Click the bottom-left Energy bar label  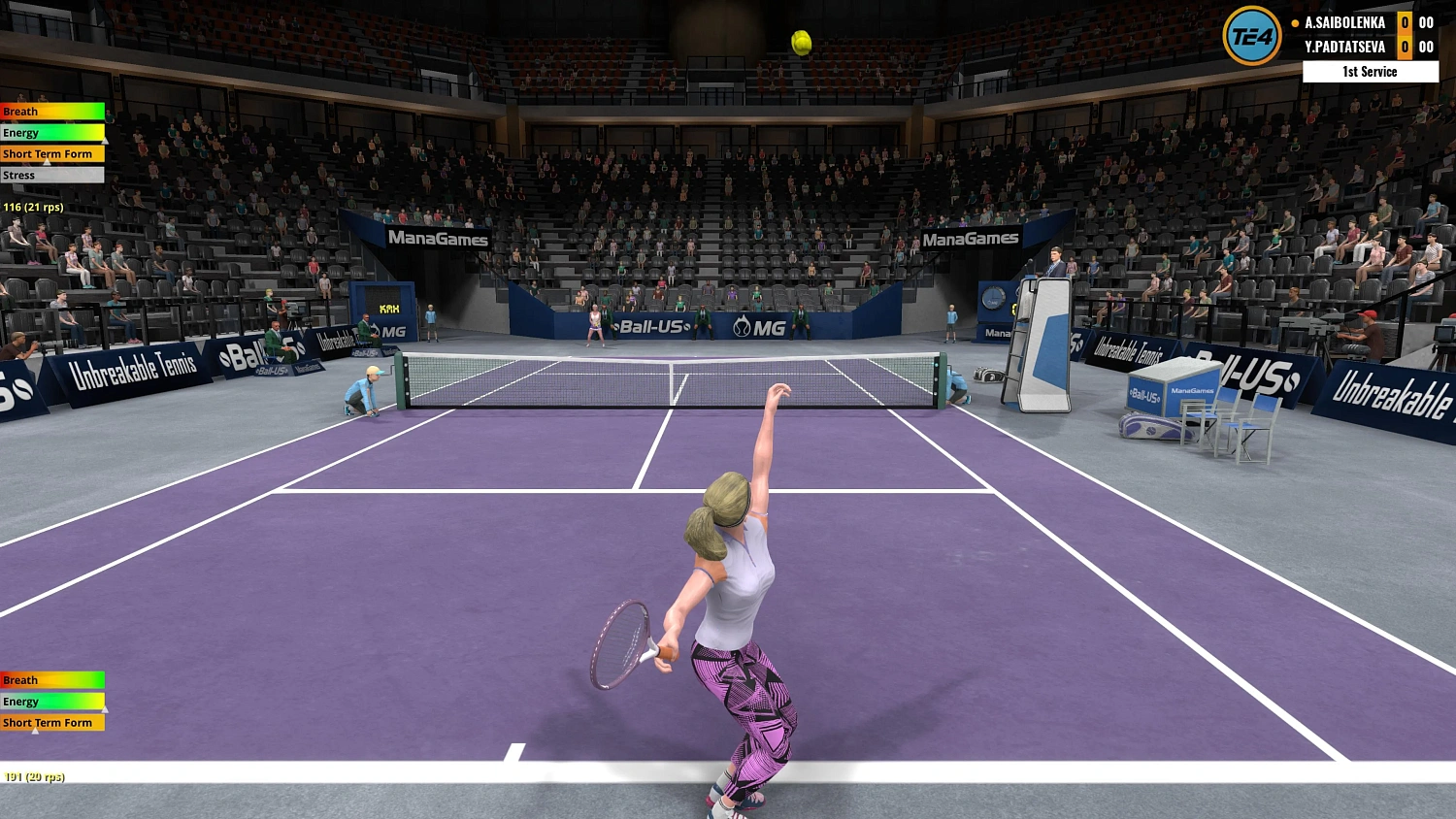coord(20,702)
